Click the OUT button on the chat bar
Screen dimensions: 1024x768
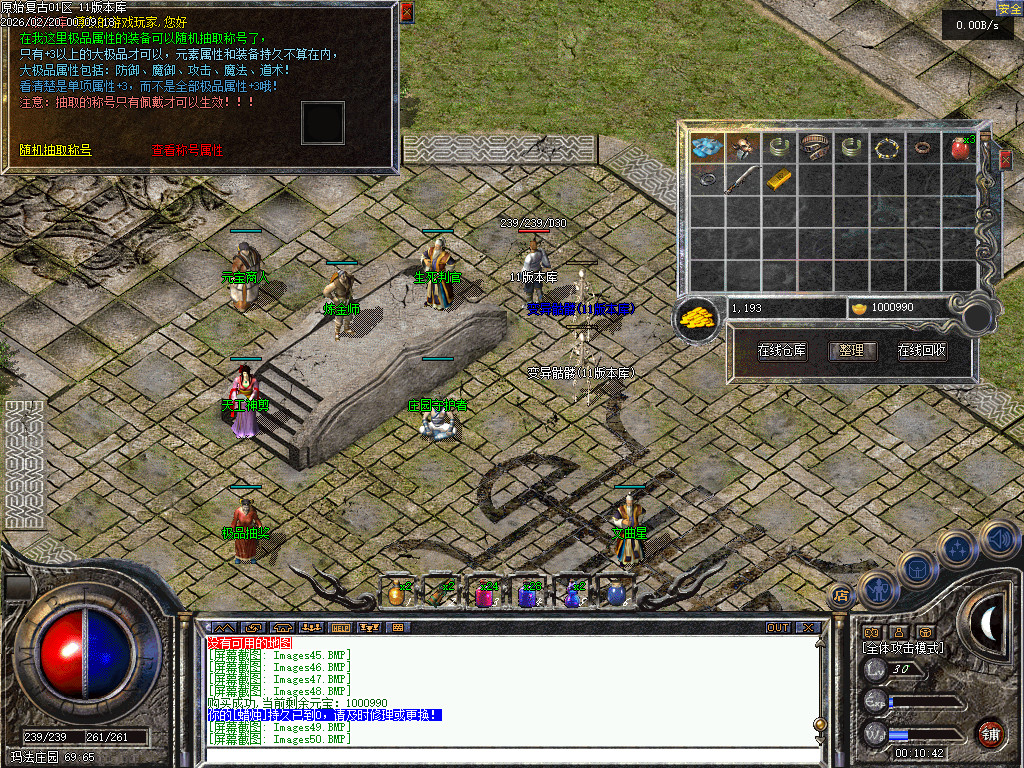point(778,628)
